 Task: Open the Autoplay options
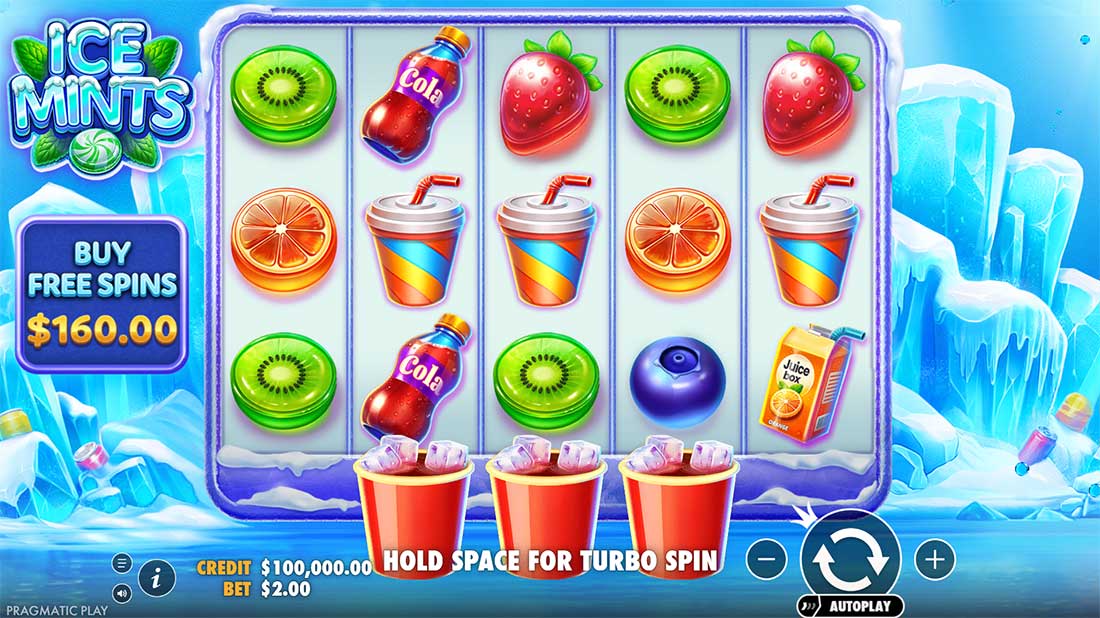point(850,606)
